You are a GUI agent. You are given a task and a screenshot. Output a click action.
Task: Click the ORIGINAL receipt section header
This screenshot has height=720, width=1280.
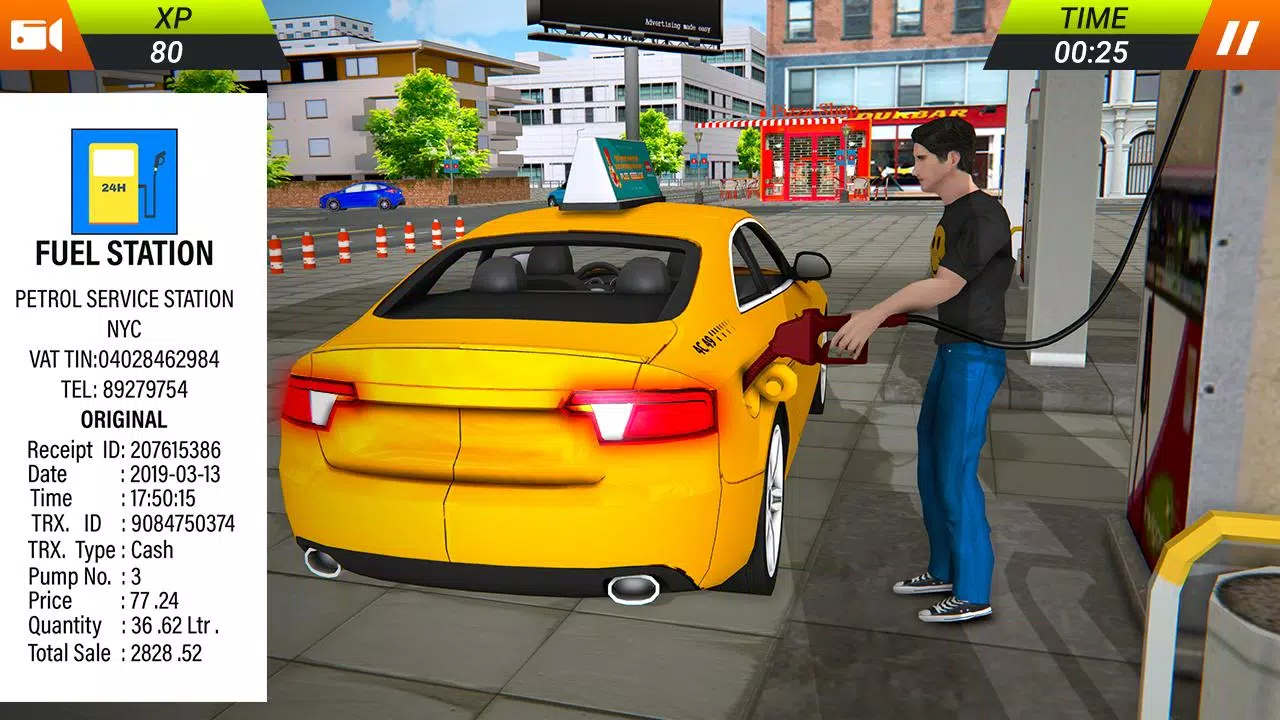(122, 420)
